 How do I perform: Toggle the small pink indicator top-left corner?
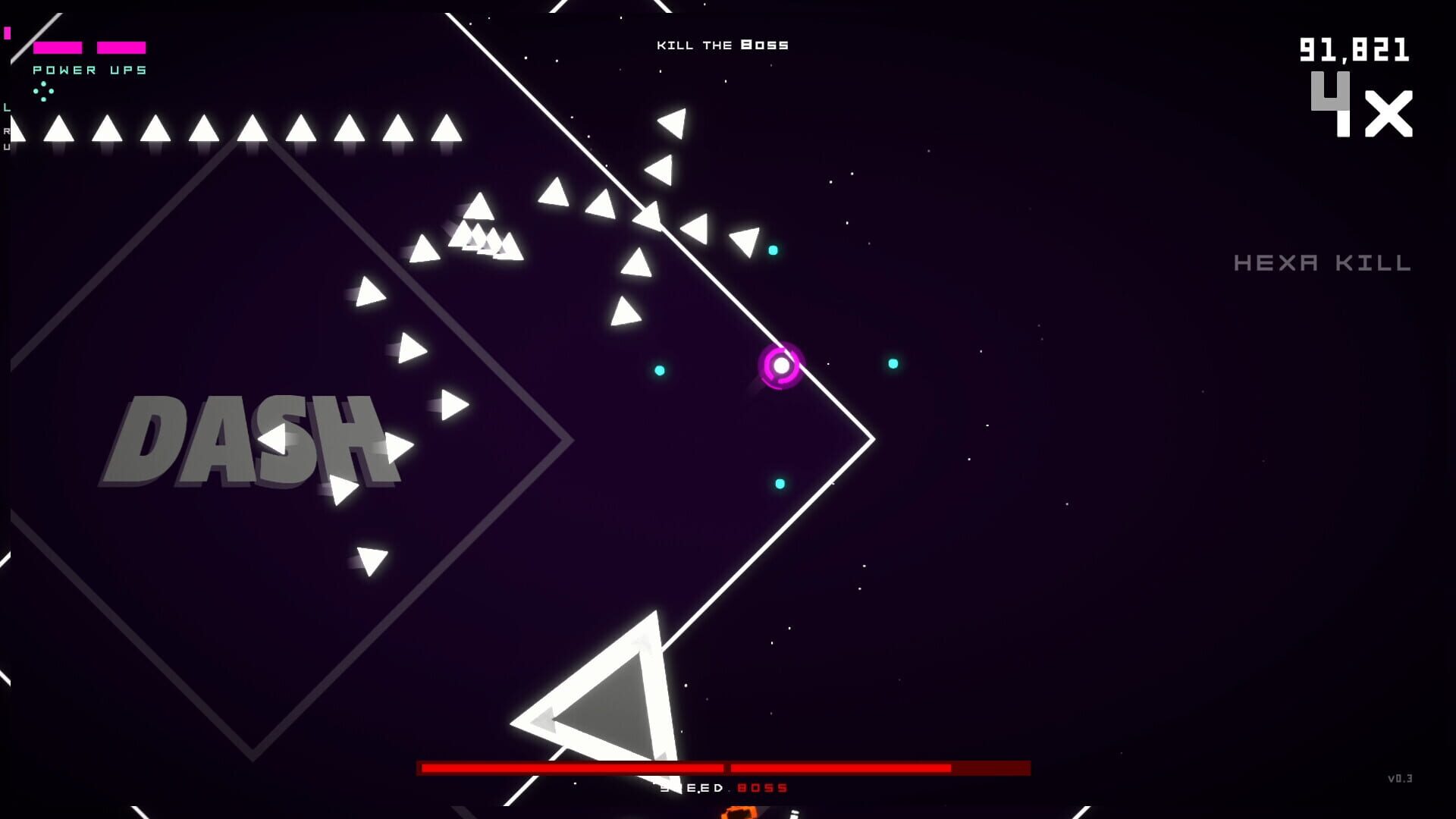(8, 33)
